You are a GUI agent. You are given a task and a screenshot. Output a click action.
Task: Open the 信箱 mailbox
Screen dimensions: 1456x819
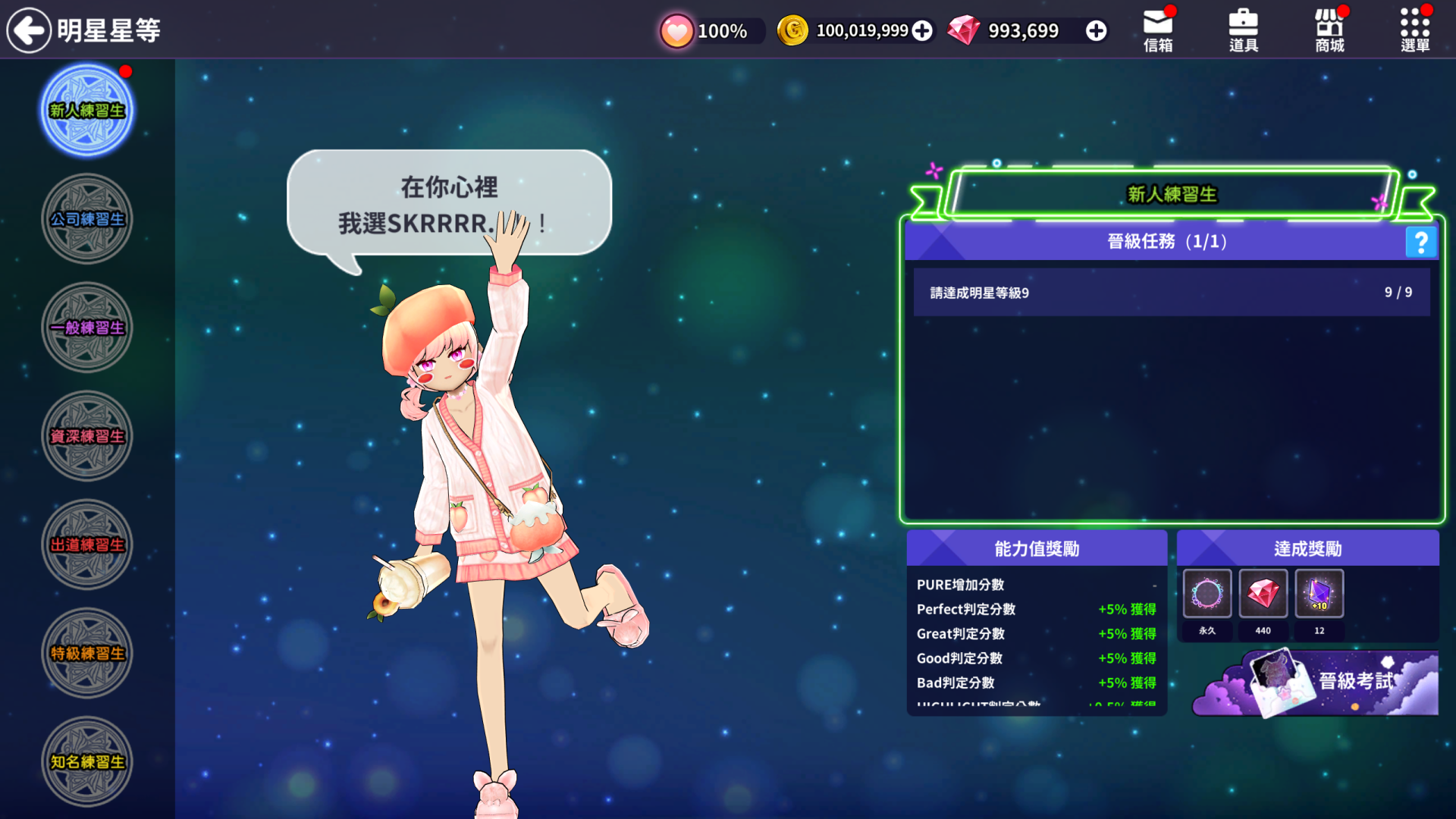[1158, 30]
